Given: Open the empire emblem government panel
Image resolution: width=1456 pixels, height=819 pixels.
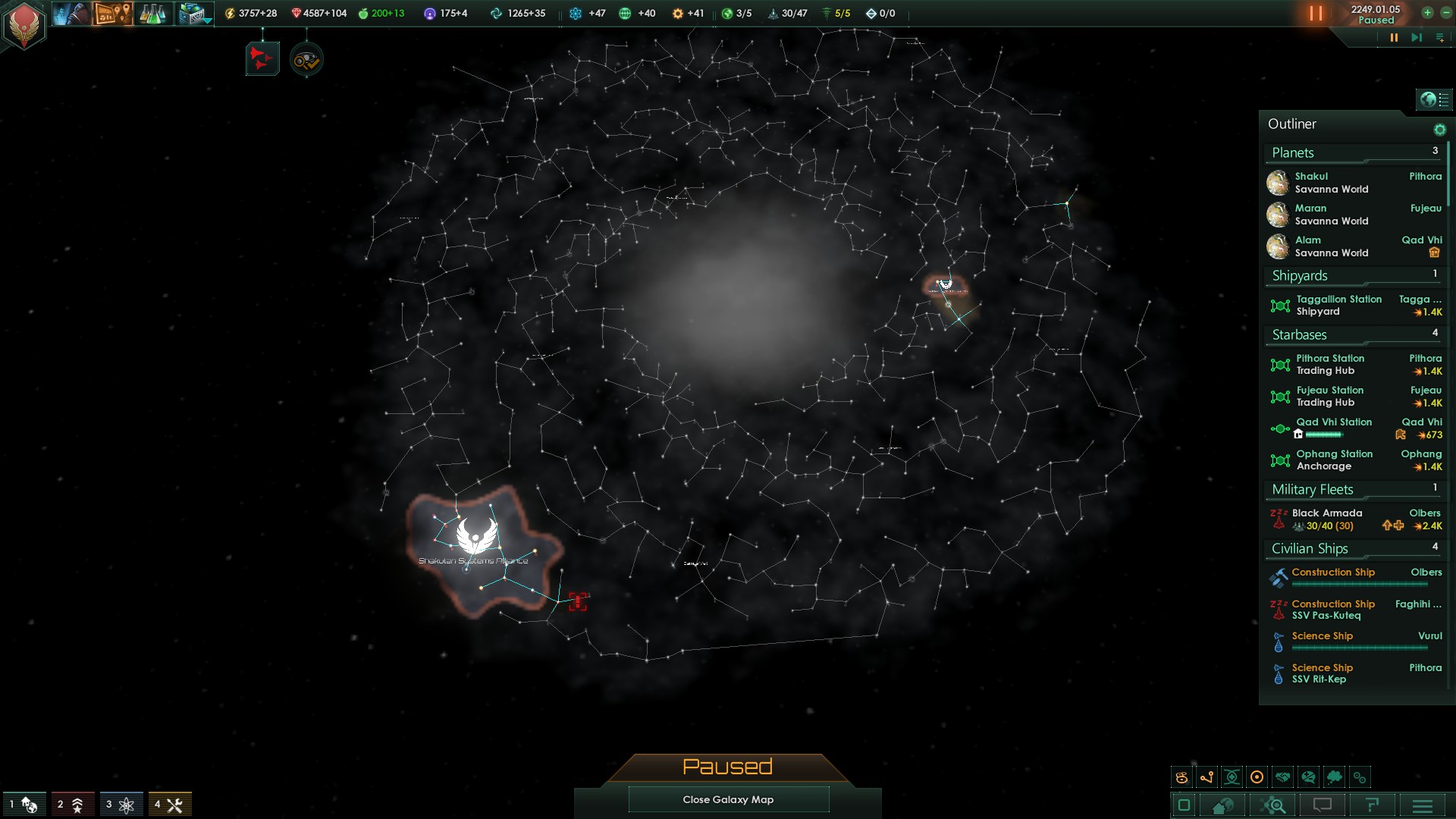Looking at the screenshot, I should pyautogui.click(x=24, y=24).
